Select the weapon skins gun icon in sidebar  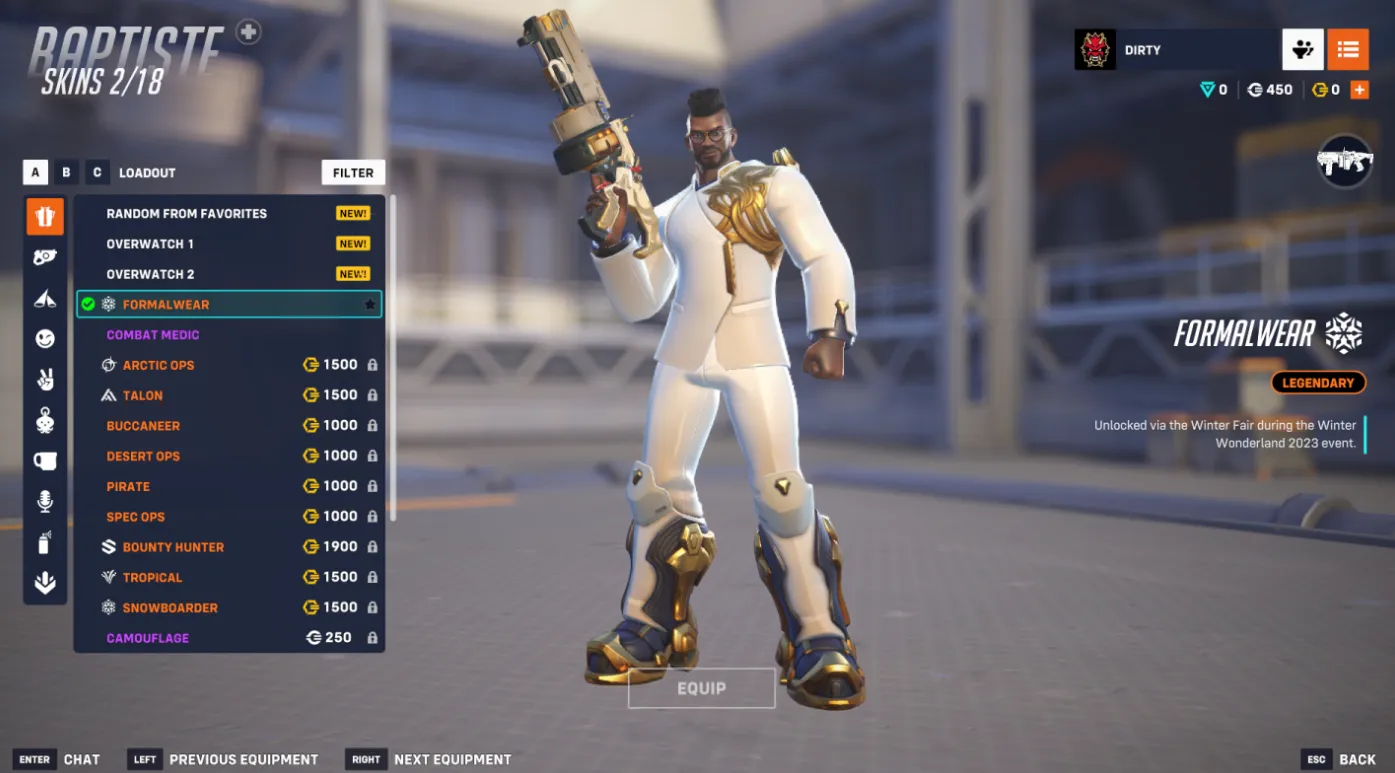(44, 256)
